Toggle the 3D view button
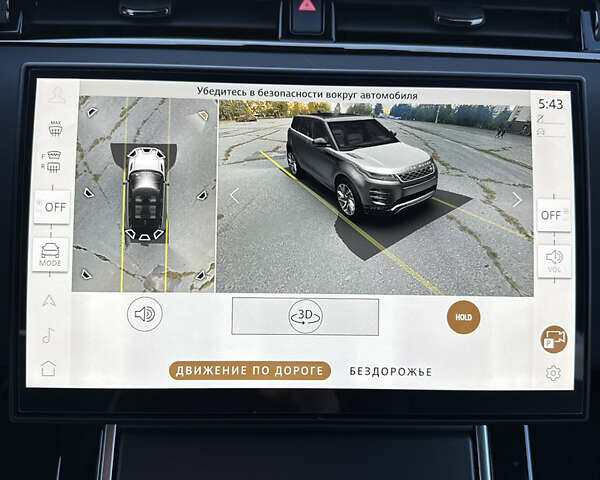This screenshot has width=600, height=480. click(305, 316)
